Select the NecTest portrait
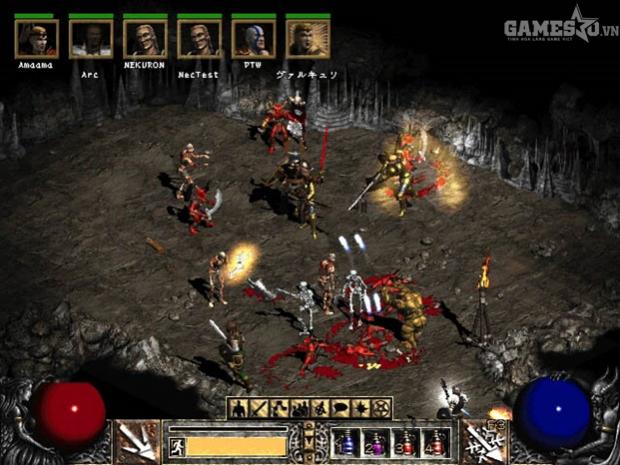Image resolution: width=620 pixels, height=465 pixels. 199,39
